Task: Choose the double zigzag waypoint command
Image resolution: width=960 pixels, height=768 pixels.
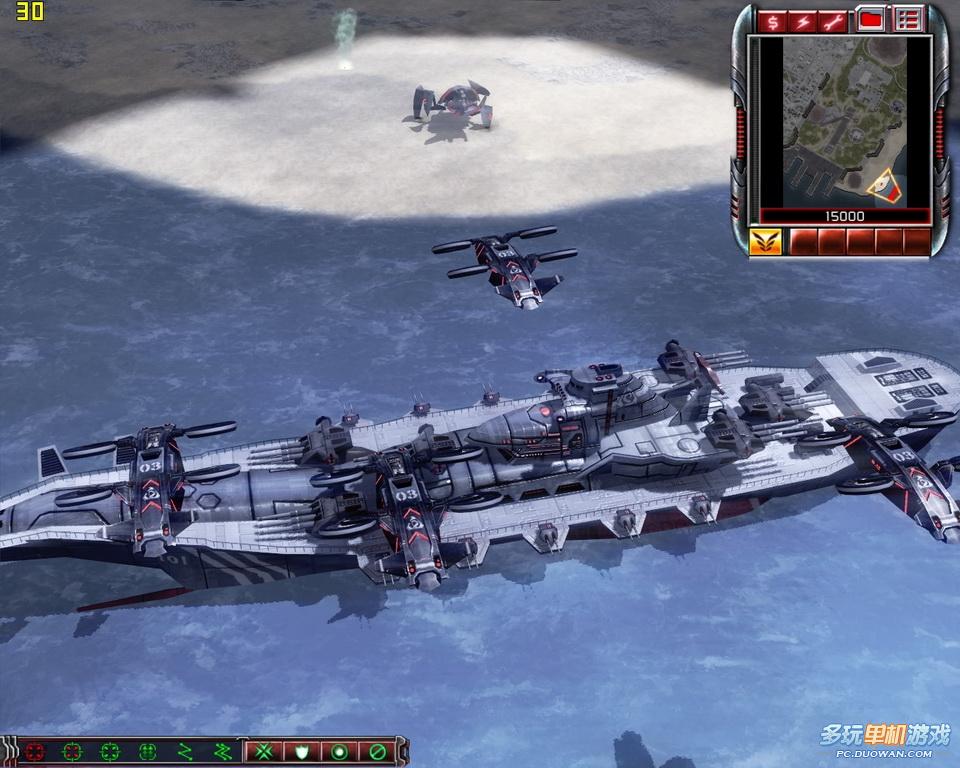Action: [x=222, y=751]
